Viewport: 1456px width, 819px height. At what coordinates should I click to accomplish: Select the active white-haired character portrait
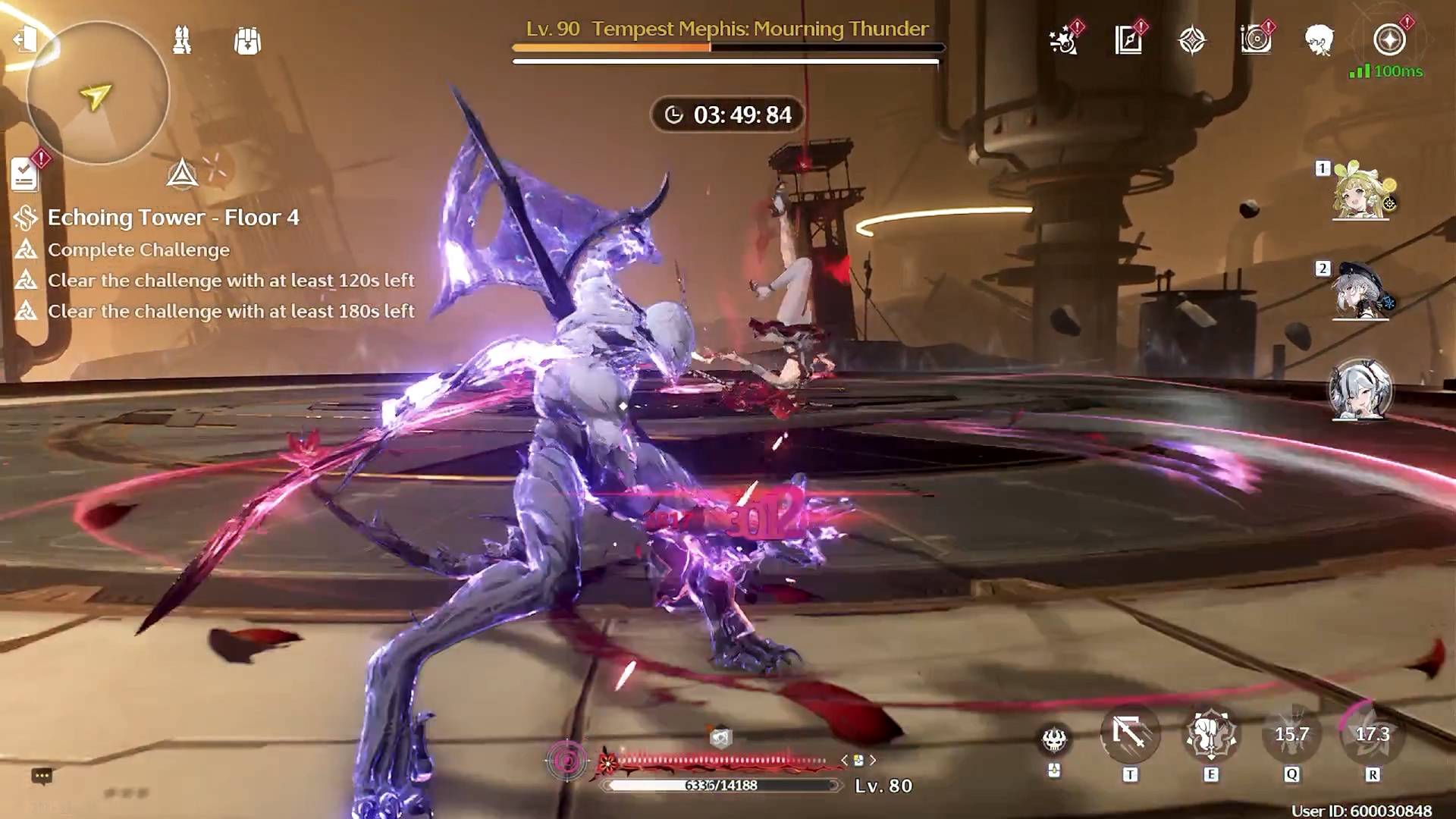pyautogui.click(x=1360, y=390)
